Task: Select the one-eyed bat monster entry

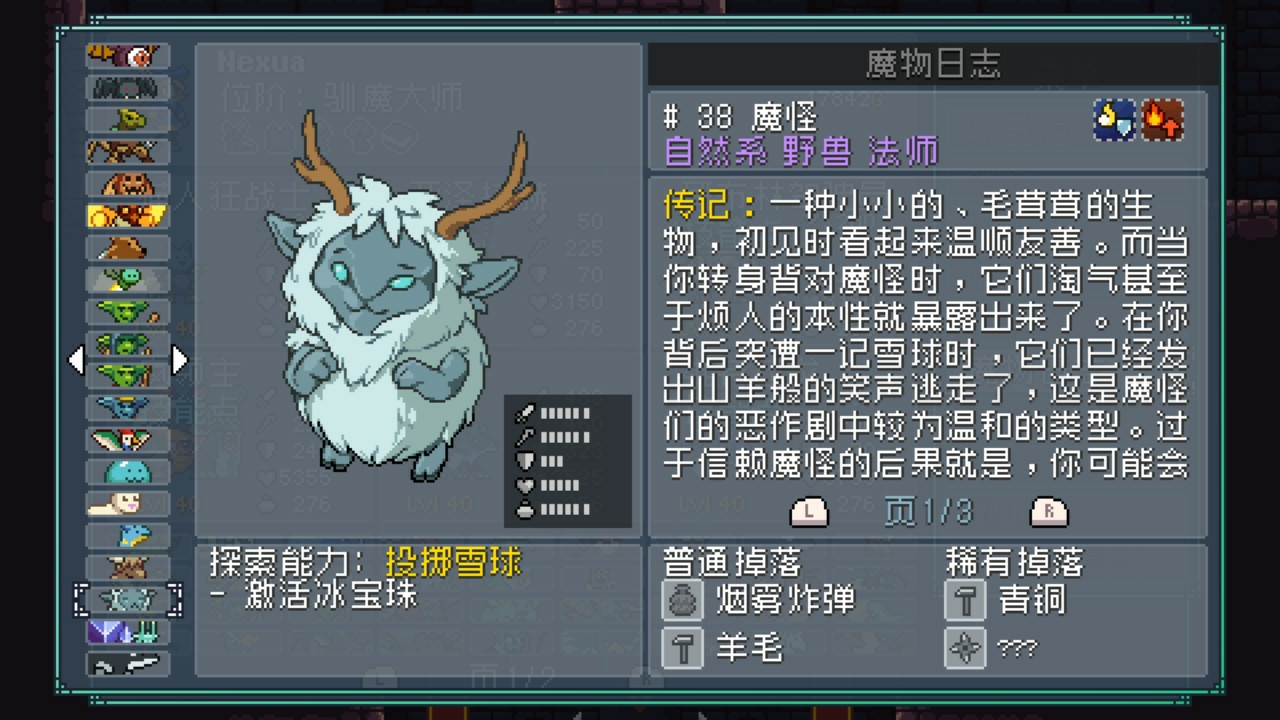Action: (128, 57)
